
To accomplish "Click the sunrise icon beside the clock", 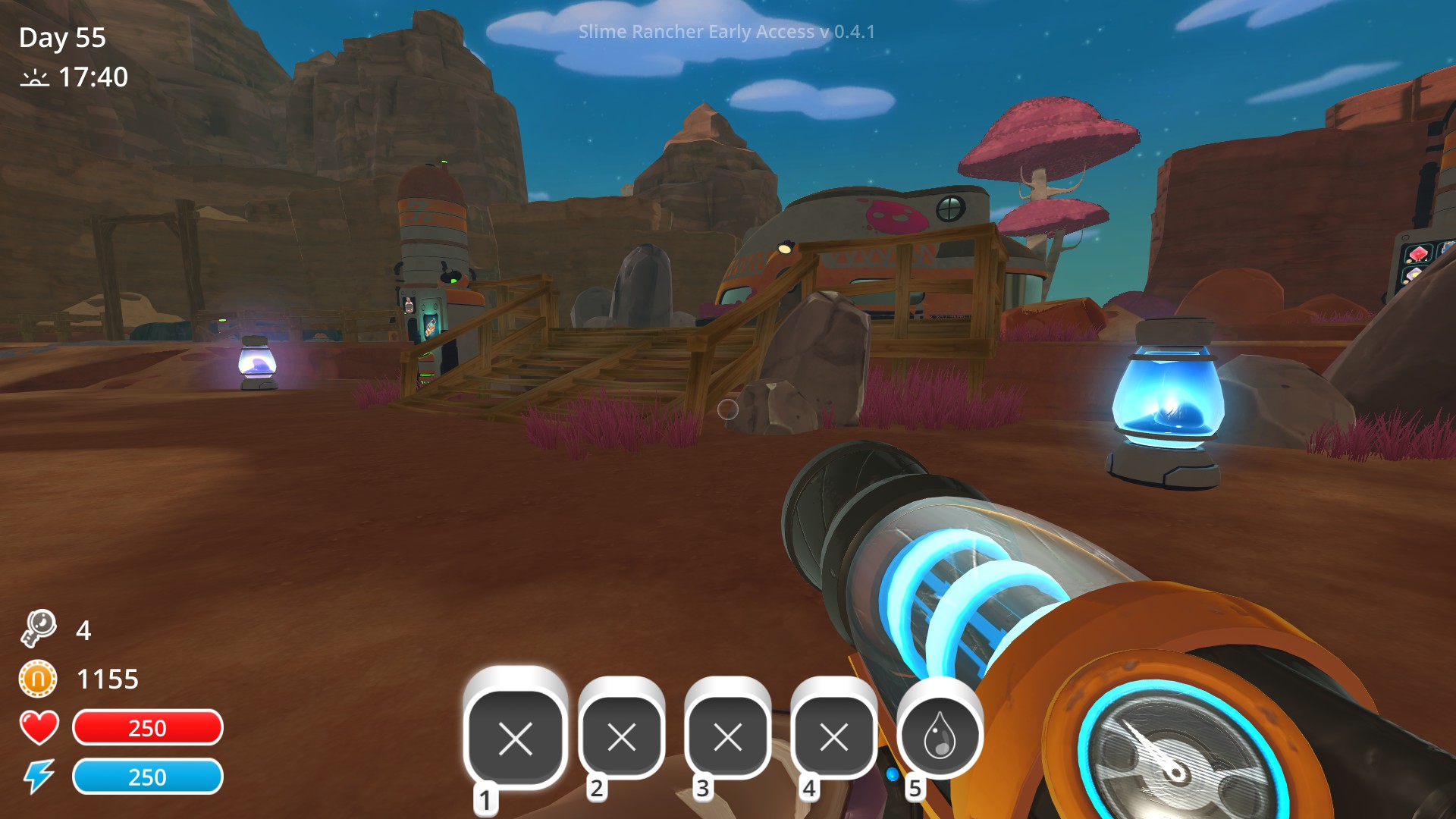I will point(34,78).
